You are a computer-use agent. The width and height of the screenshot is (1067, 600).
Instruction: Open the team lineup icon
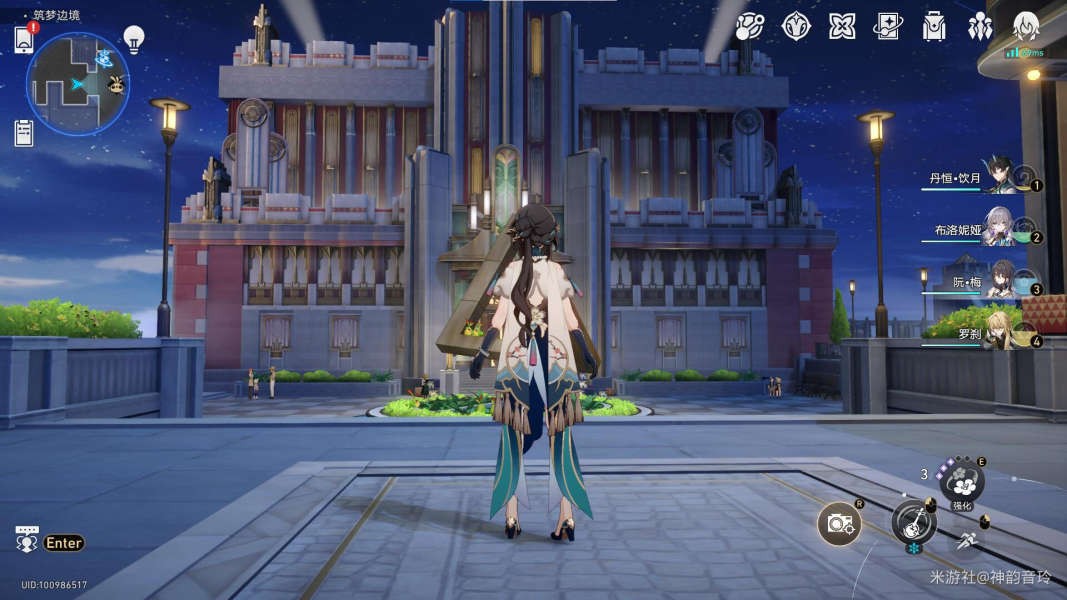point(981,25)
